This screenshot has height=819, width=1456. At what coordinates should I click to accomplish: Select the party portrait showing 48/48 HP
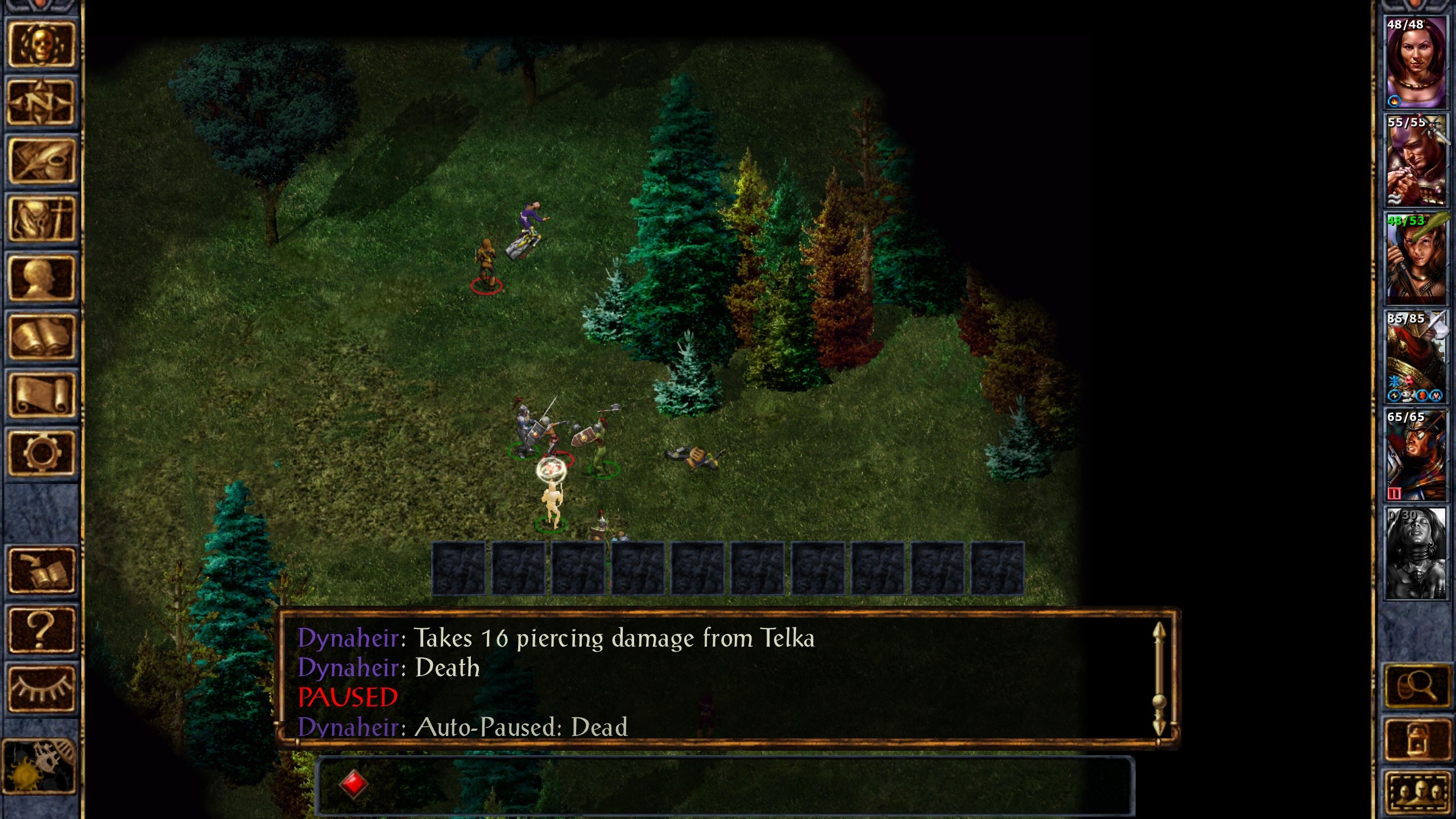1416,62
